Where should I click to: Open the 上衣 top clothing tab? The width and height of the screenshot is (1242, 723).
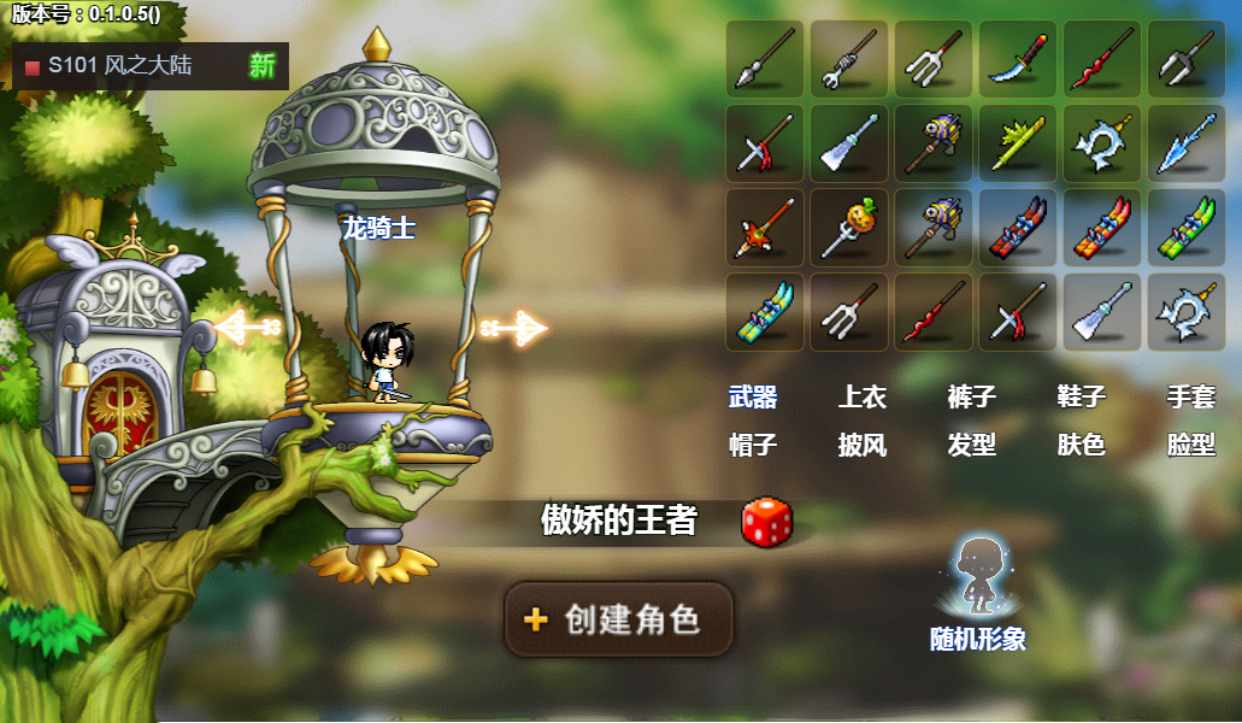click(862, 397)
